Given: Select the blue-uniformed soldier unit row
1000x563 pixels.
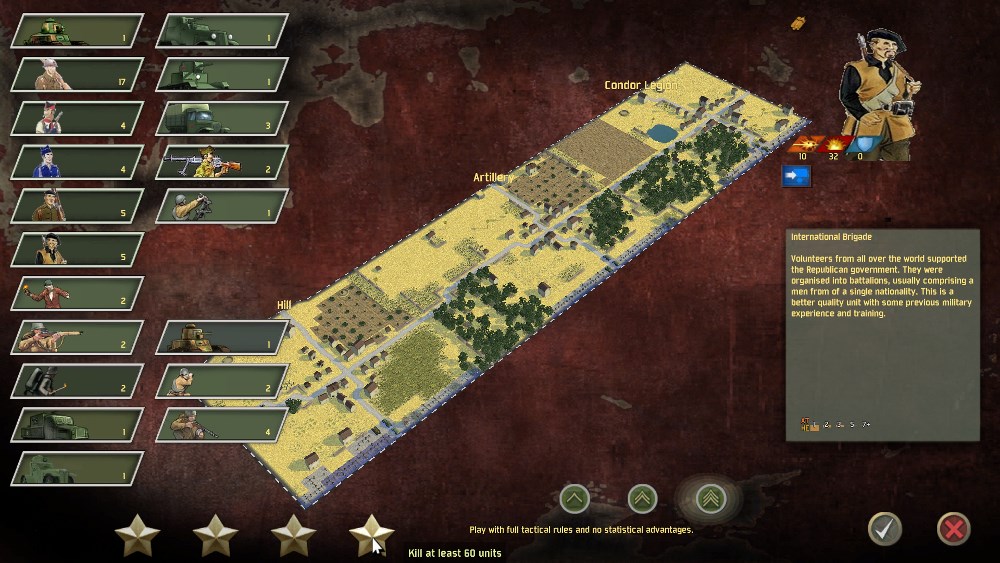Looking at the screenshot, I should 77,162.
